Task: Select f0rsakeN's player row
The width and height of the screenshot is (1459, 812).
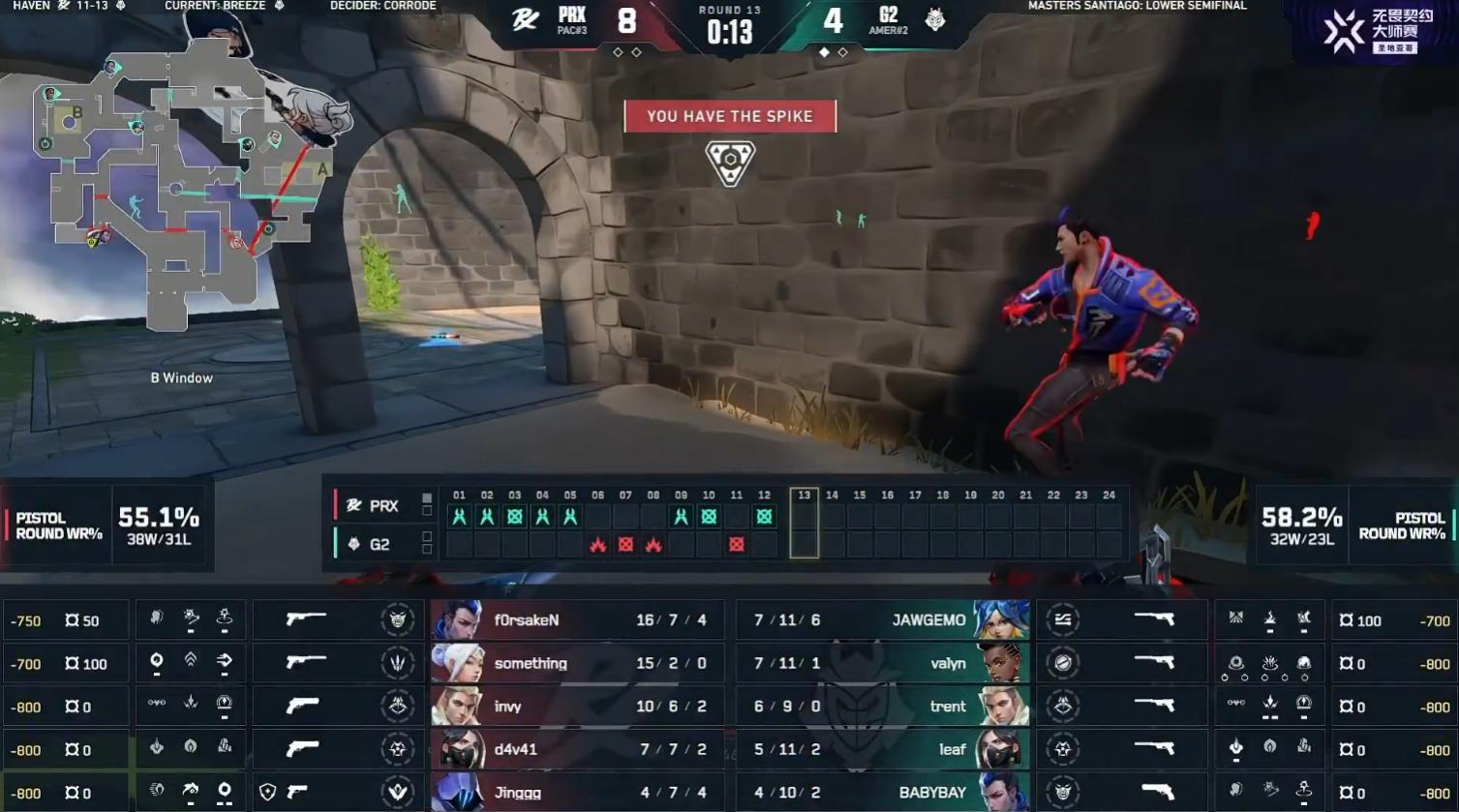Action: coord(577,620)
